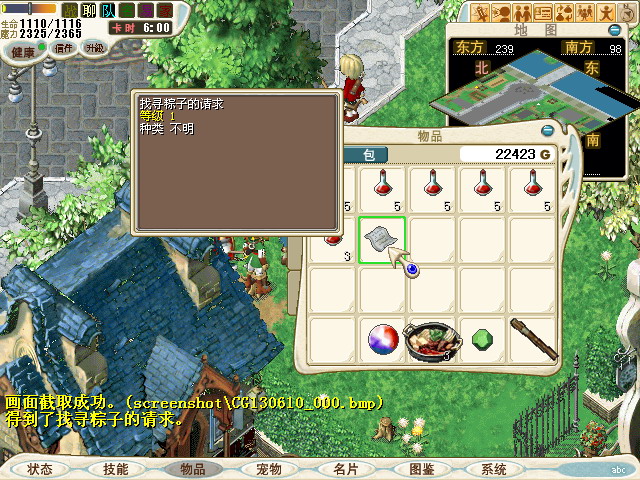Open the 图鉴 encyclopedia menu
640x480 pixels.
click(x=421, y=468)
